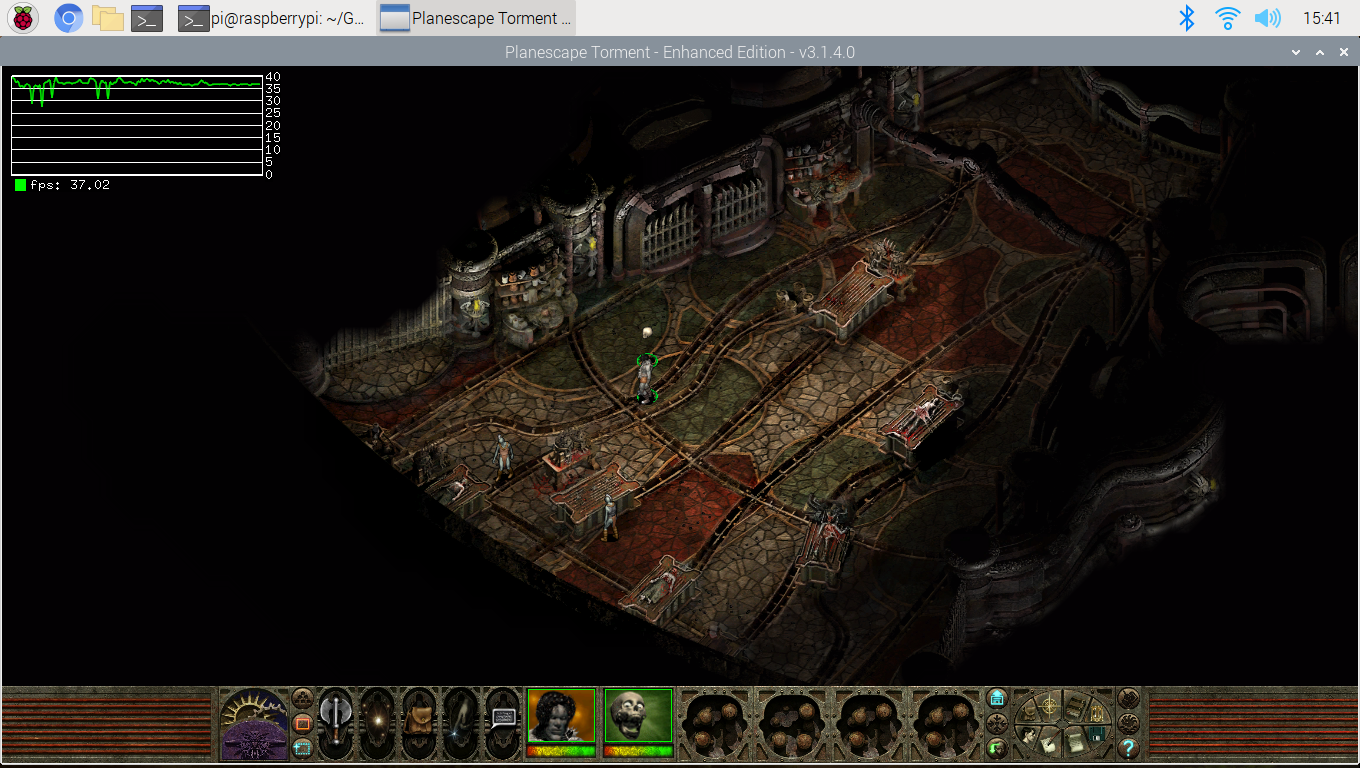Select the glowing special abilities icon

coord(378,721)
